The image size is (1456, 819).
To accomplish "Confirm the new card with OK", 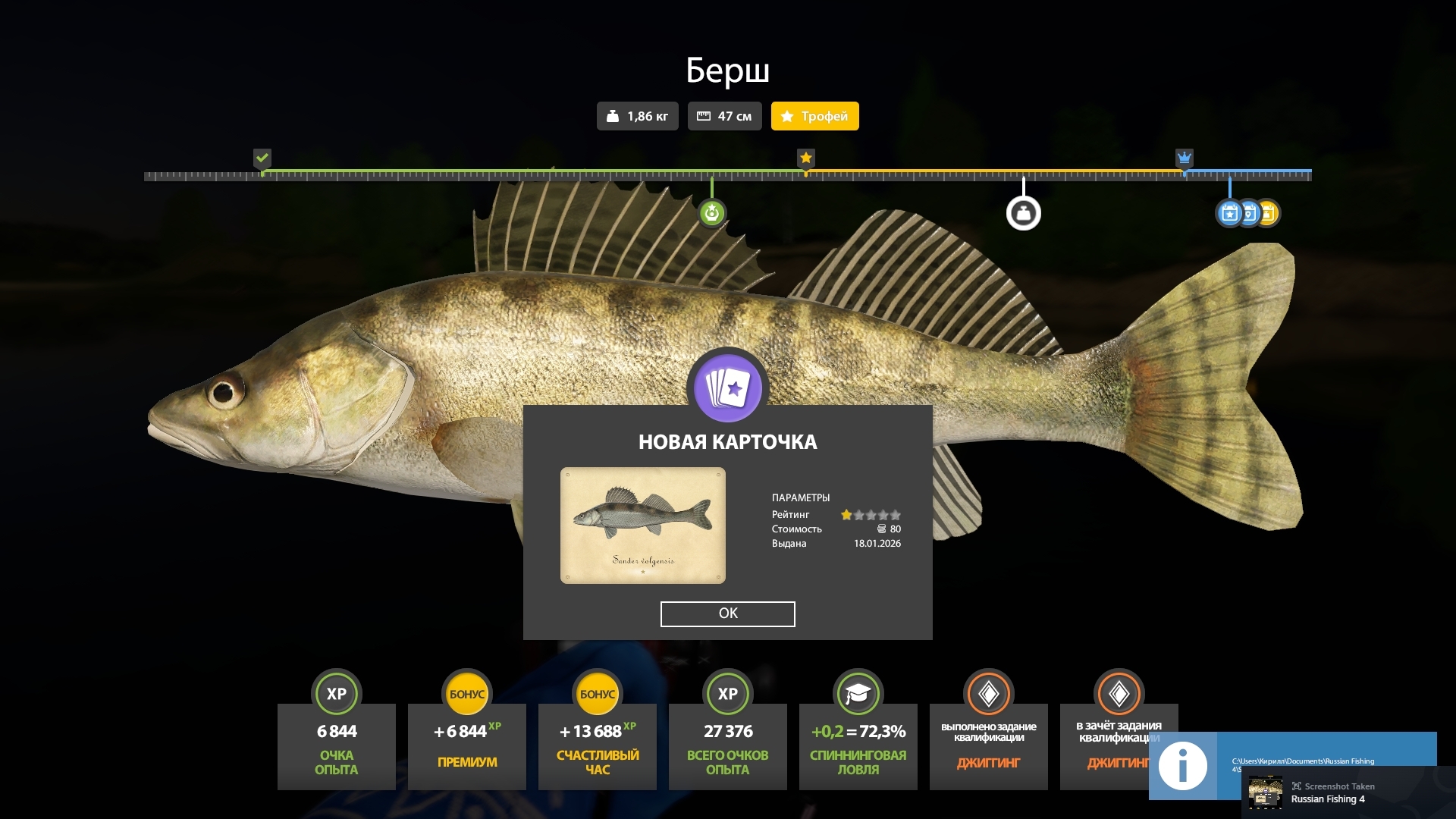I will pos(727,613).
